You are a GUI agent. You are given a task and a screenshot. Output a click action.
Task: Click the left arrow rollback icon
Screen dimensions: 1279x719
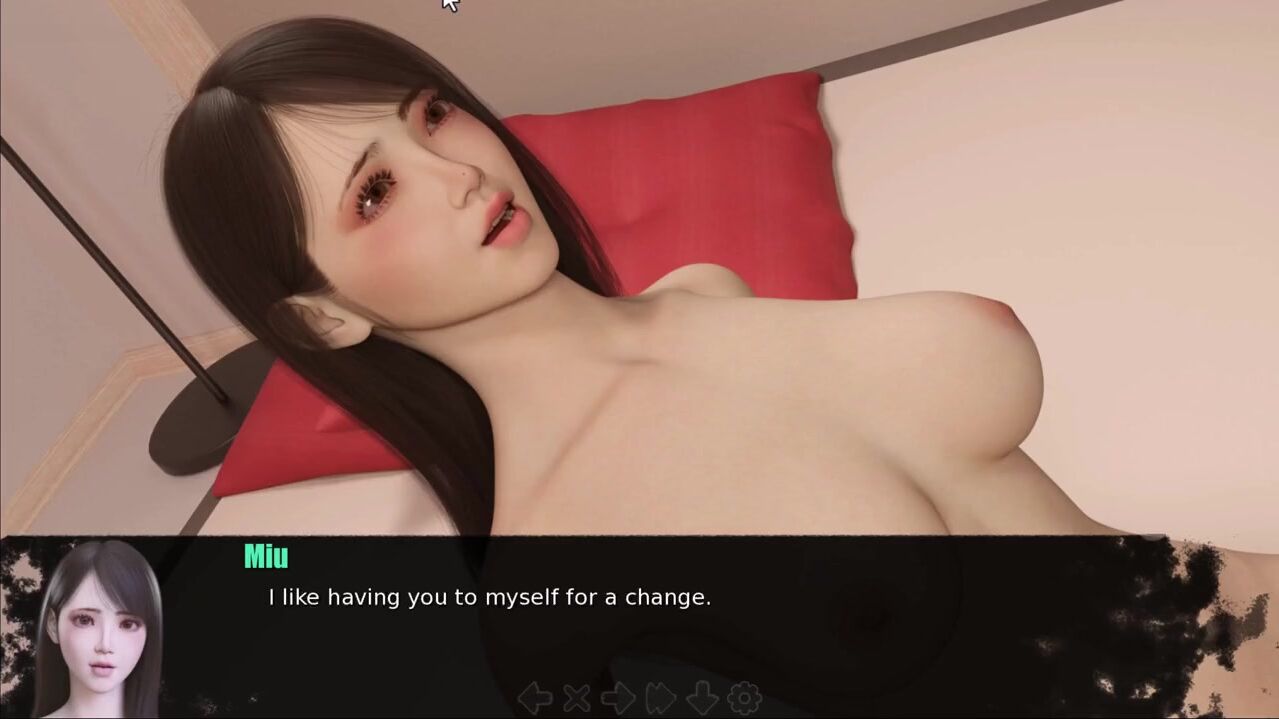535,697
